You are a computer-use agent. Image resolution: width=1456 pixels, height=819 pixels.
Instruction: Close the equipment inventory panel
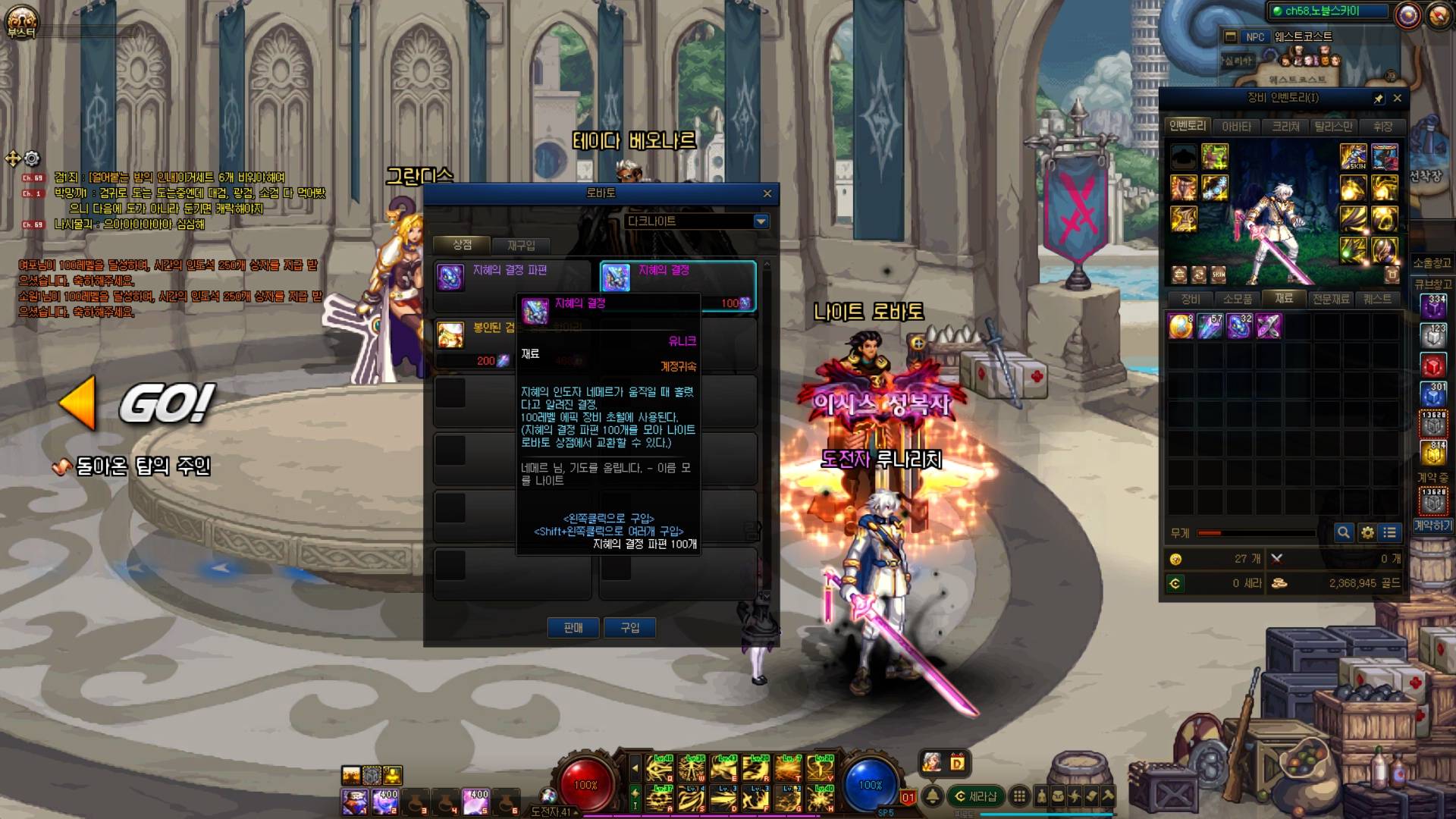pos(1397,99)
